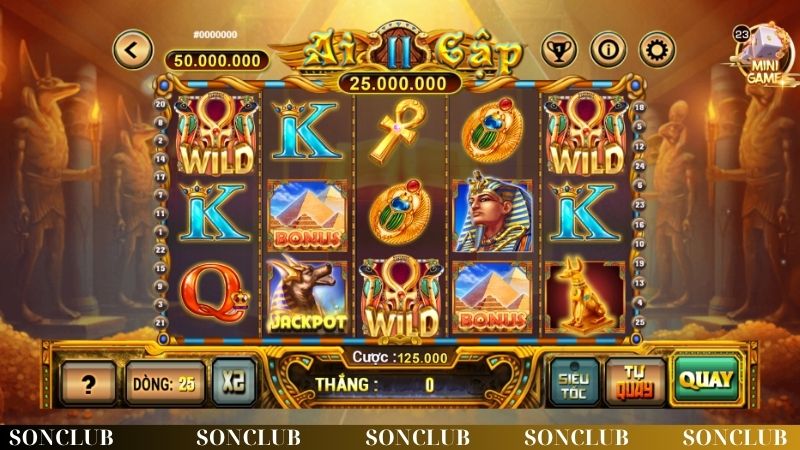Spin the reels with QUAY
The width and height of the screenshot is (800, 450).
point(704,379)
